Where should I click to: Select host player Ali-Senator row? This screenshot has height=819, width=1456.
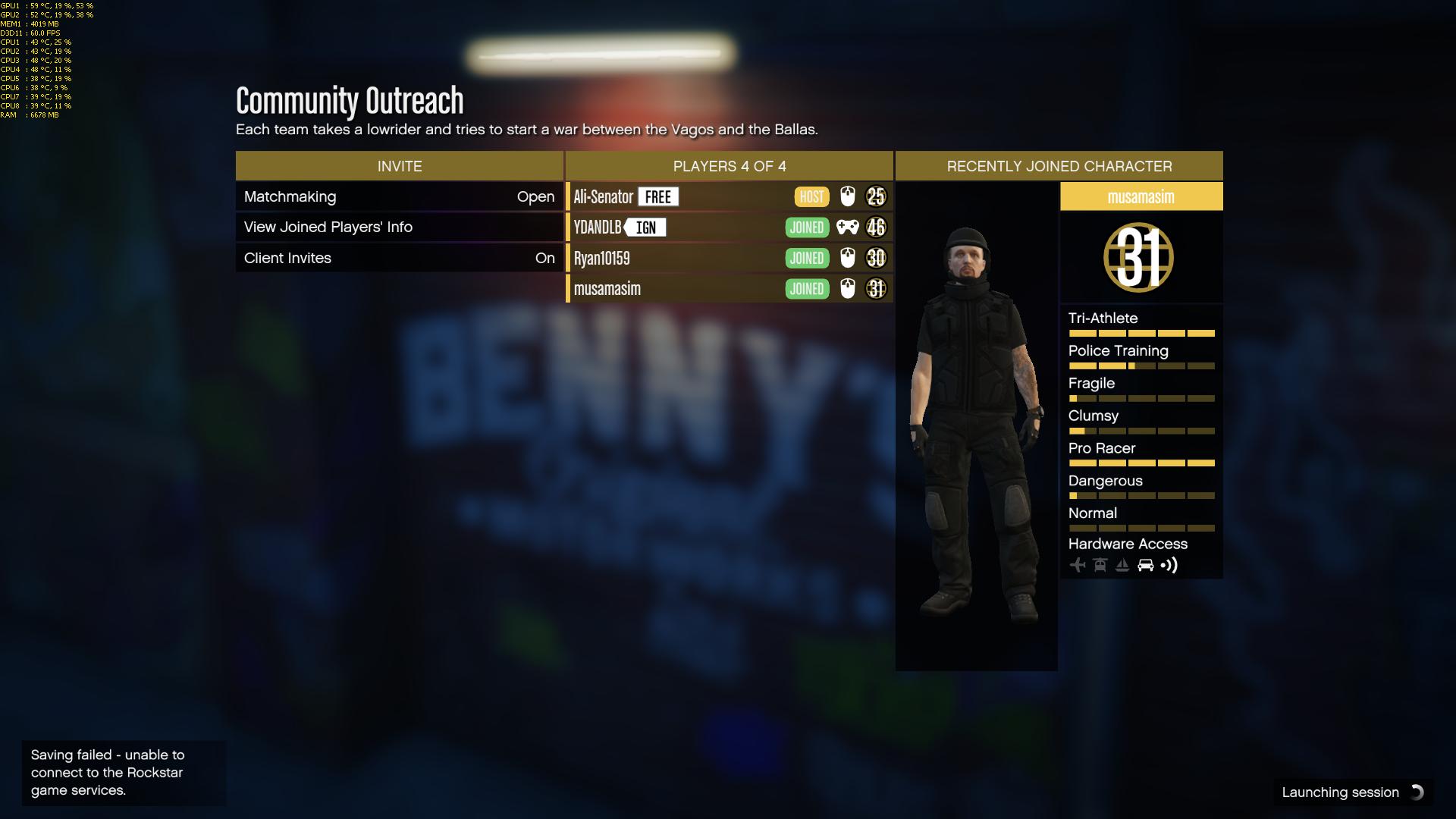pyautogui.click(x=729, y=196)
